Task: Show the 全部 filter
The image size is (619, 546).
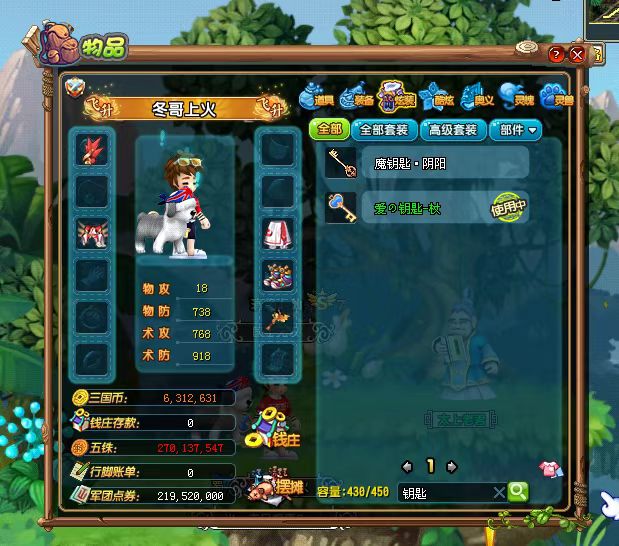Action: pyautogui.click(x=329, y=129)
